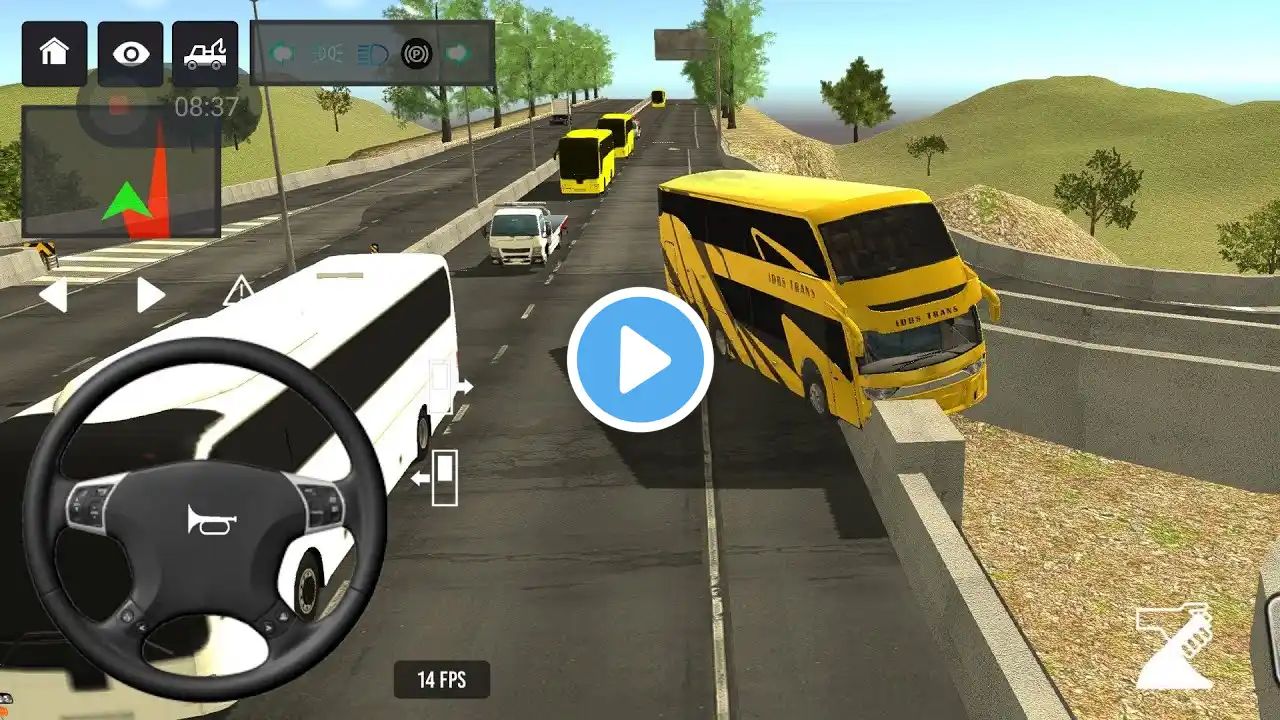Screen dimensions: 1280x720
Task: Steer with the left arrow
Action: pos(53,295)
